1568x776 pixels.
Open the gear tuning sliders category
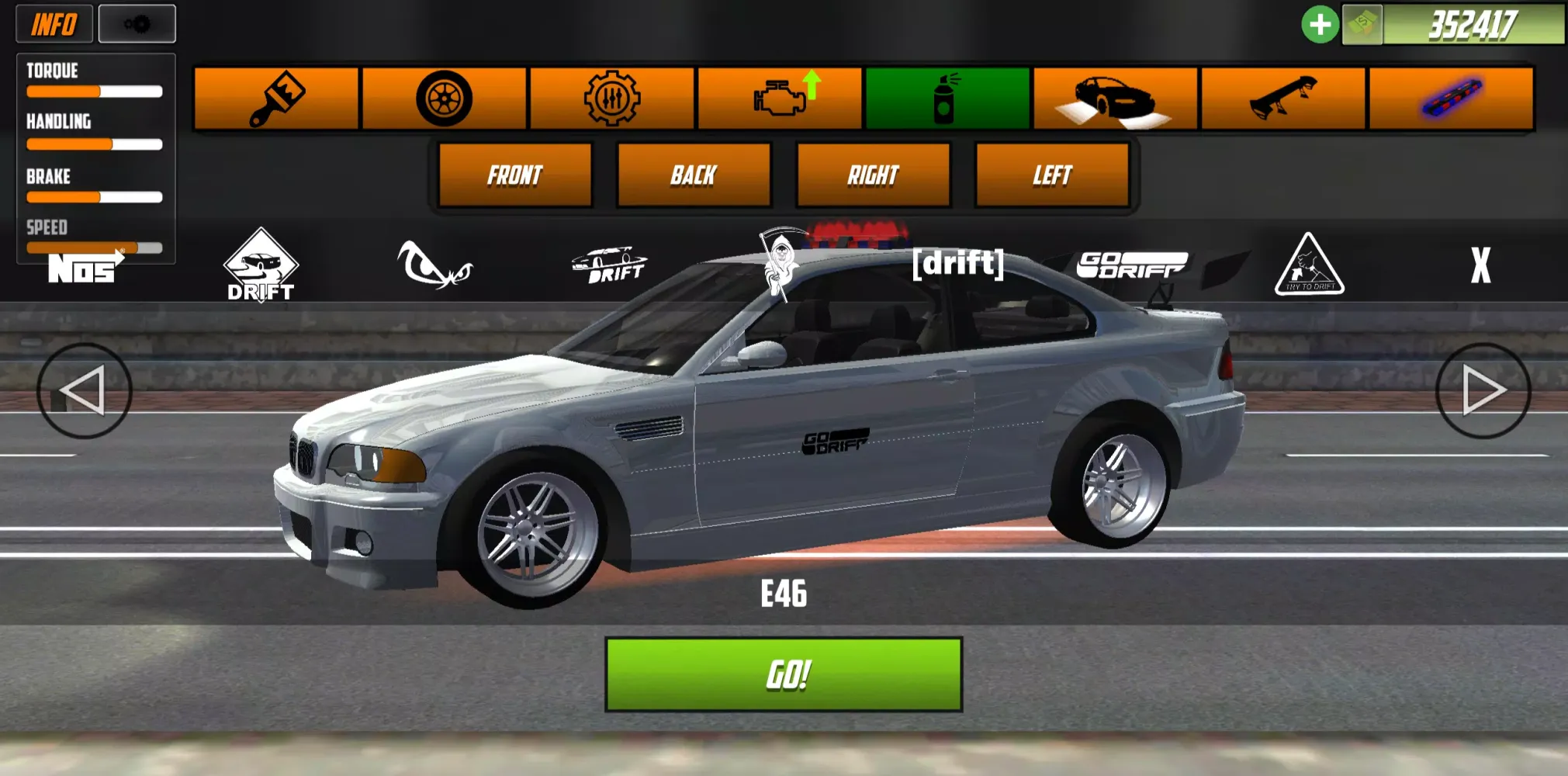click(x=612, y=99)
